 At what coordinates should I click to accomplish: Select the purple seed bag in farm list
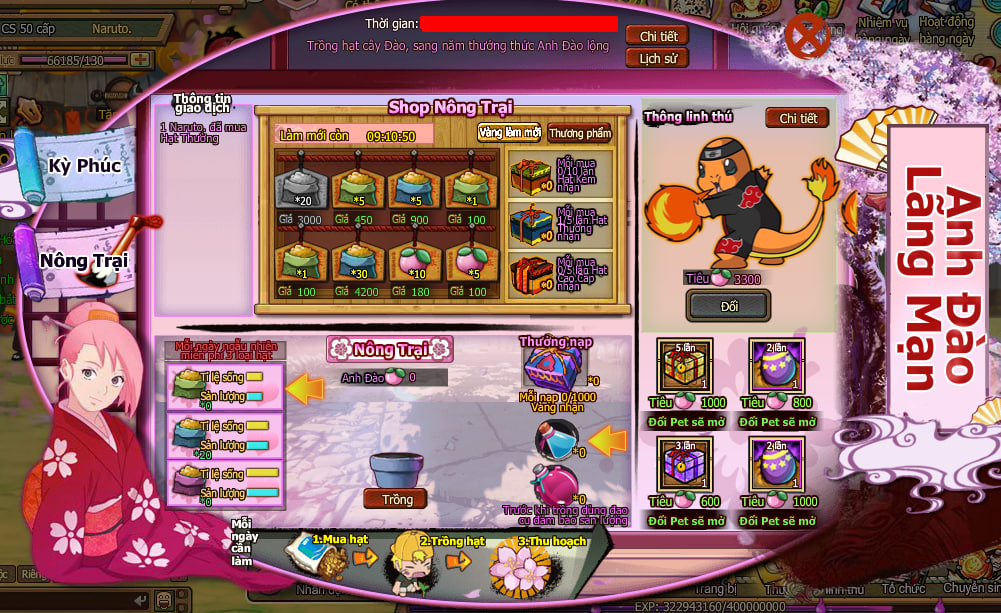[x=189, y=482]
